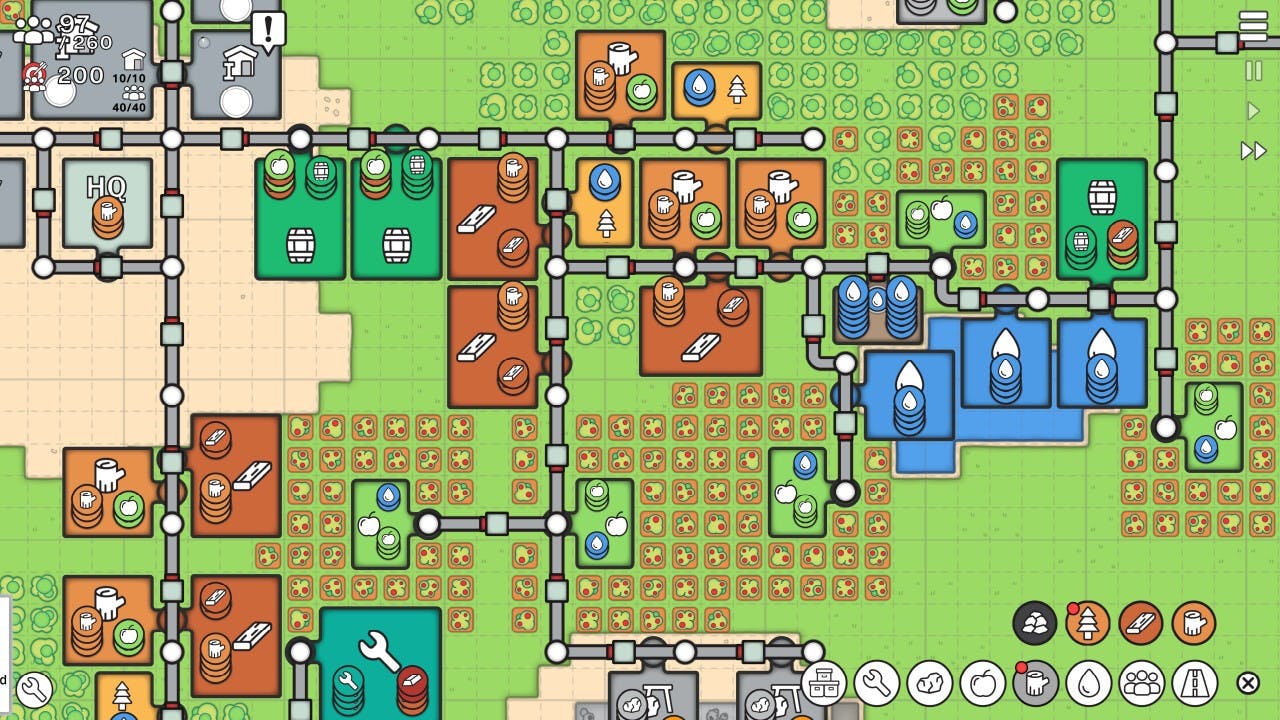Screen dimensions: 1280x720
Task: Activate fast-forward speed
Action: point(1253,151)
